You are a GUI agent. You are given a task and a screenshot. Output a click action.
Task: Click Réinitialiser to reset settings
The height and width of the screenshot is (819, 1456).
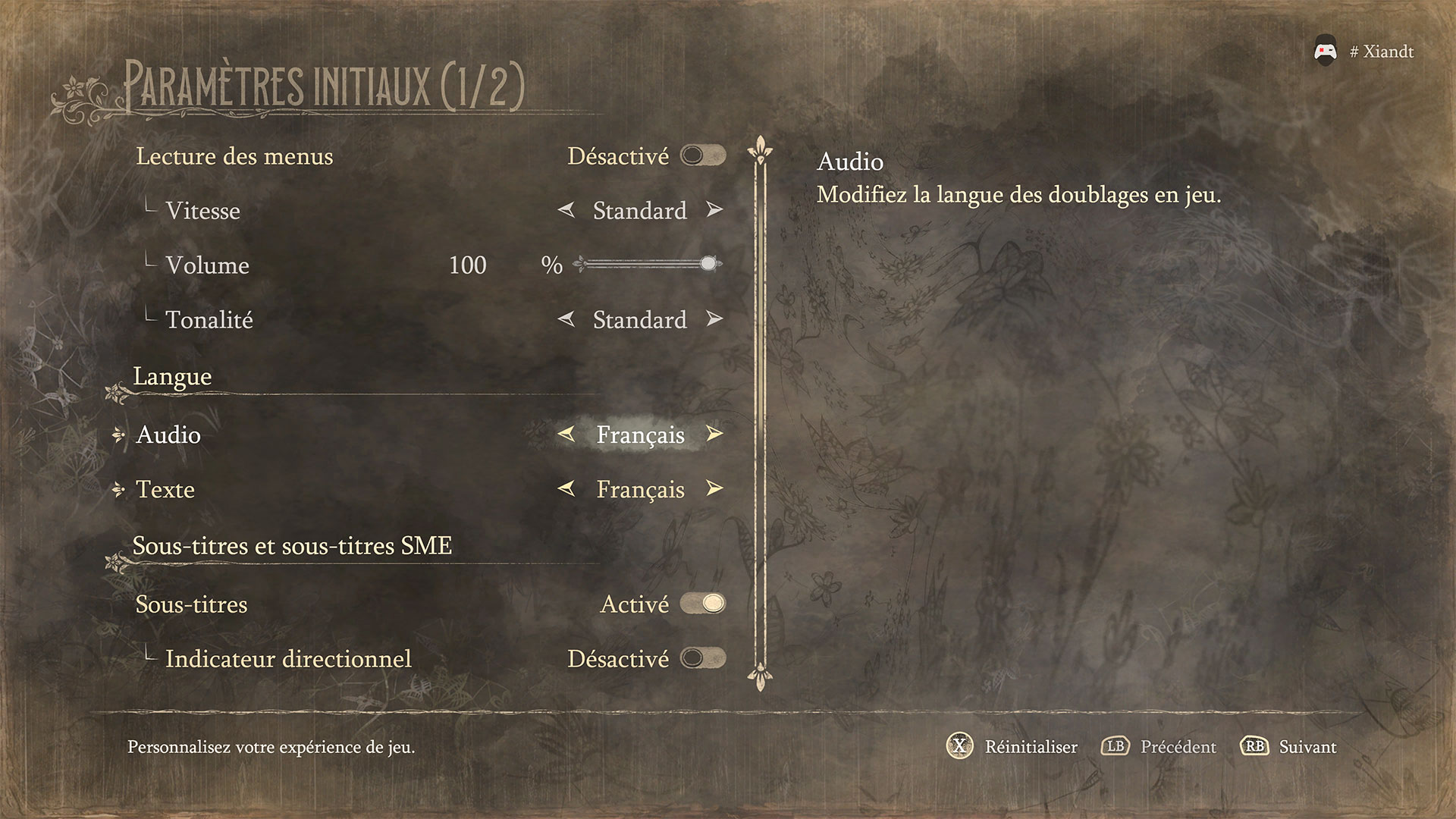pyautogui.click(x=1013, y=747)
